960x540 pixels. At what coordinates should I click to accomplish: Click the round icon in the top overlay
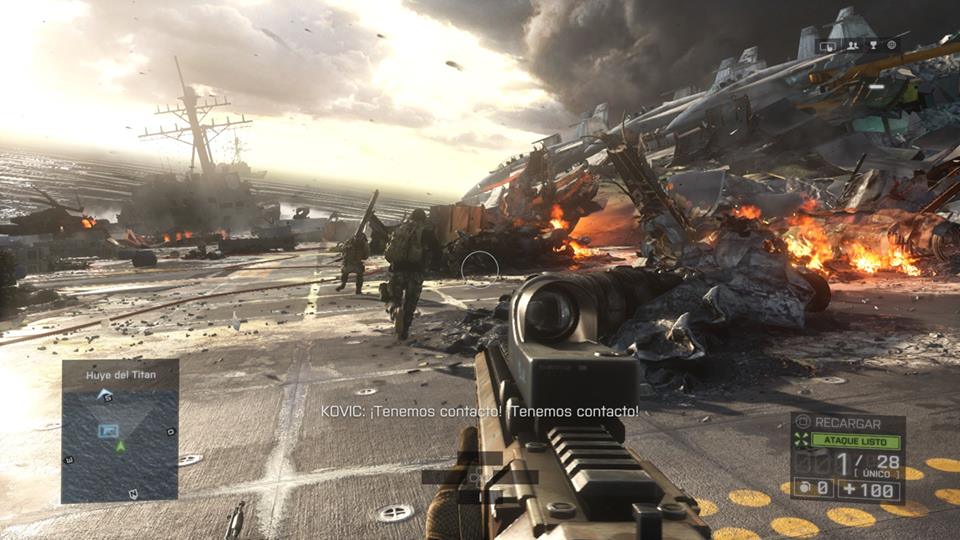[x=891, y=45]
